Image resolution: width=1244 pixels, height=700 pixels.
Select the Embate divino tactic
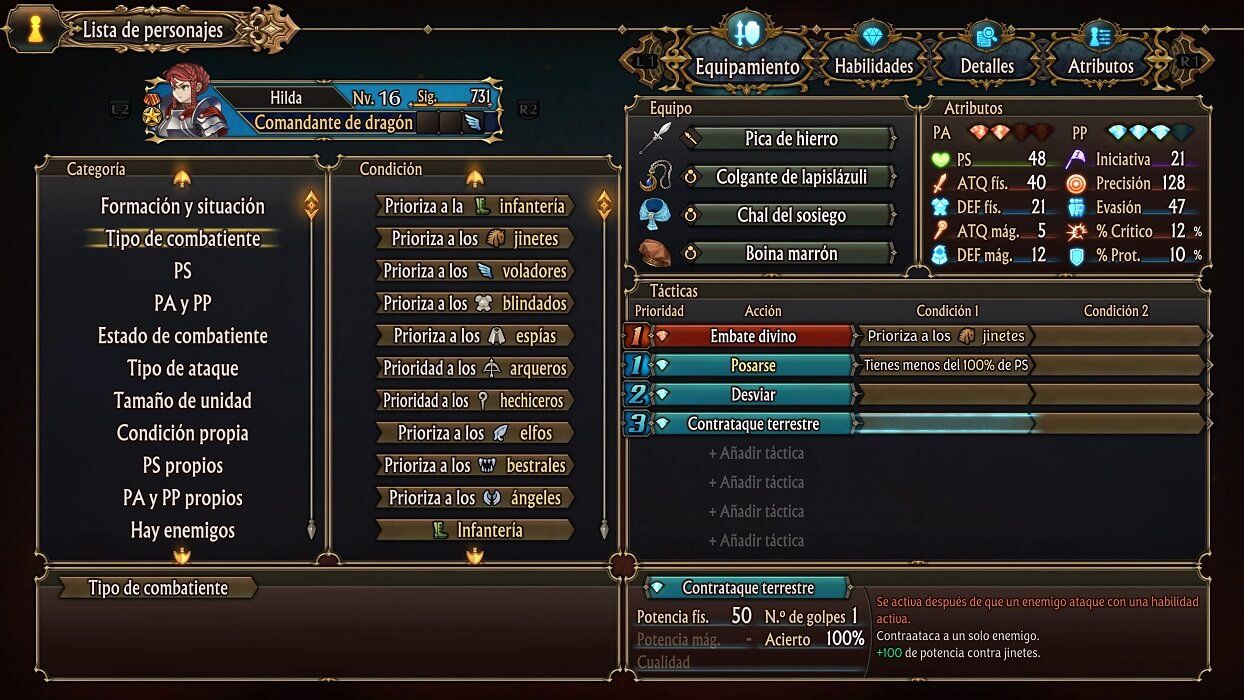coord(753,336)
